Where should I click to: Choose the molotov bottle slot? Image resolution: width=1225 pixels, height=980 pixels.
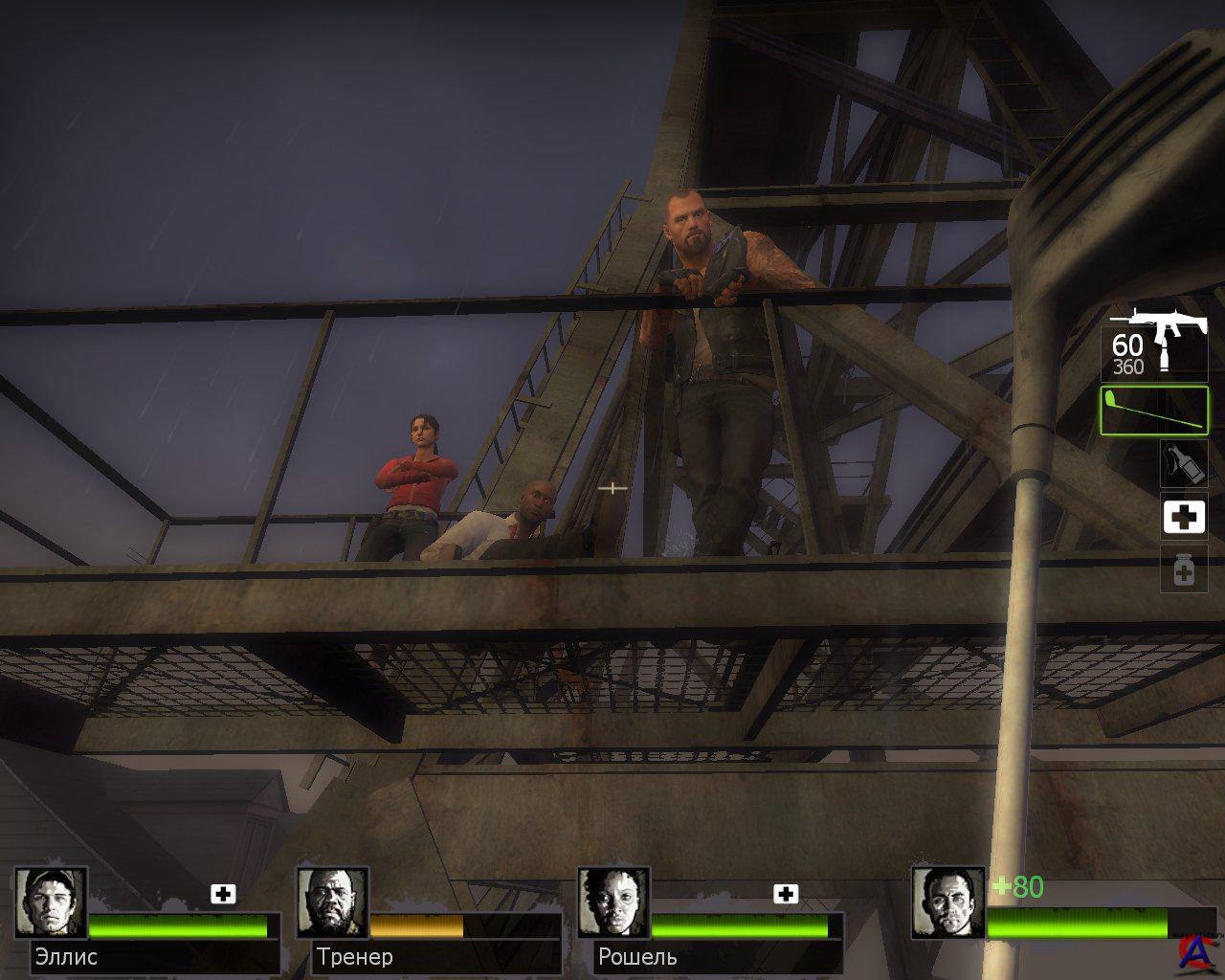[x=1183, y=463]
